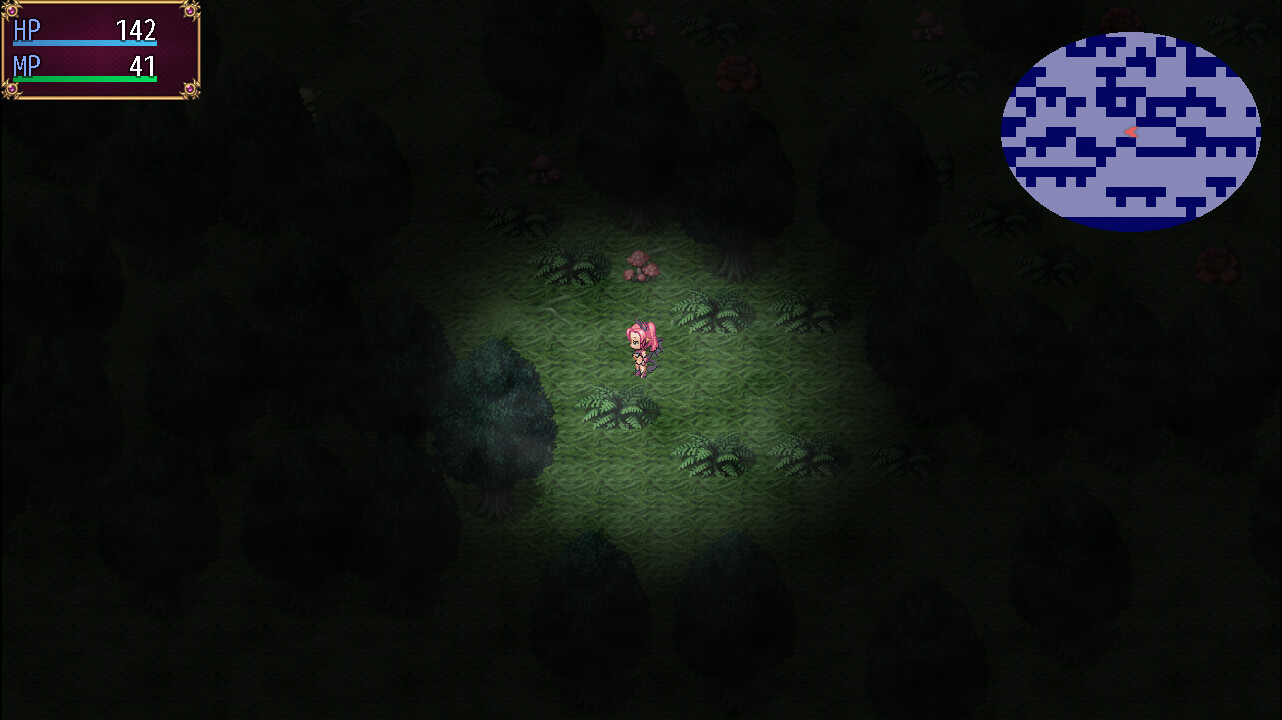Click the fern to the right of the character
Image resolution: width=1282 pixels, height=720 pixels.
pos(711,312)
